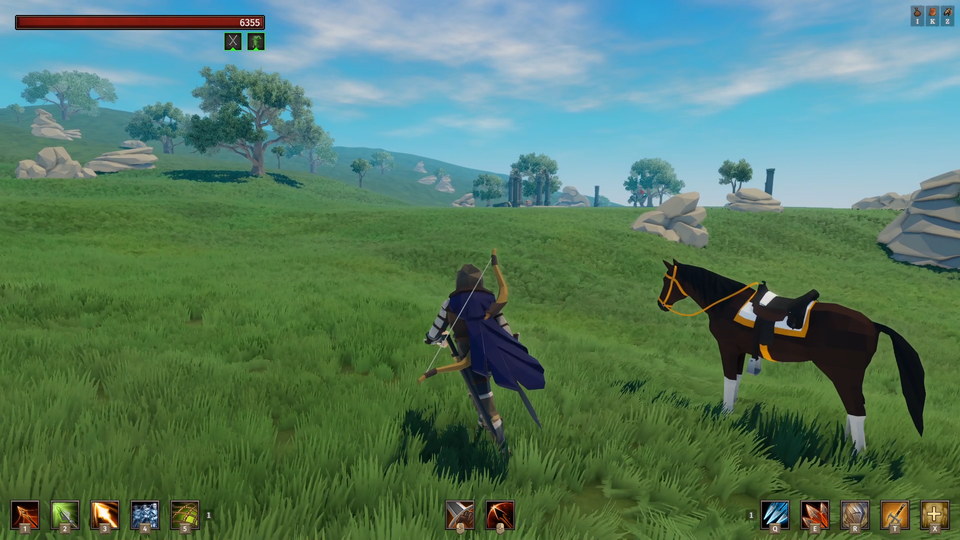960x540 pixels.
Task: Open the menu icon labeled I
Action: click(917, 16)
